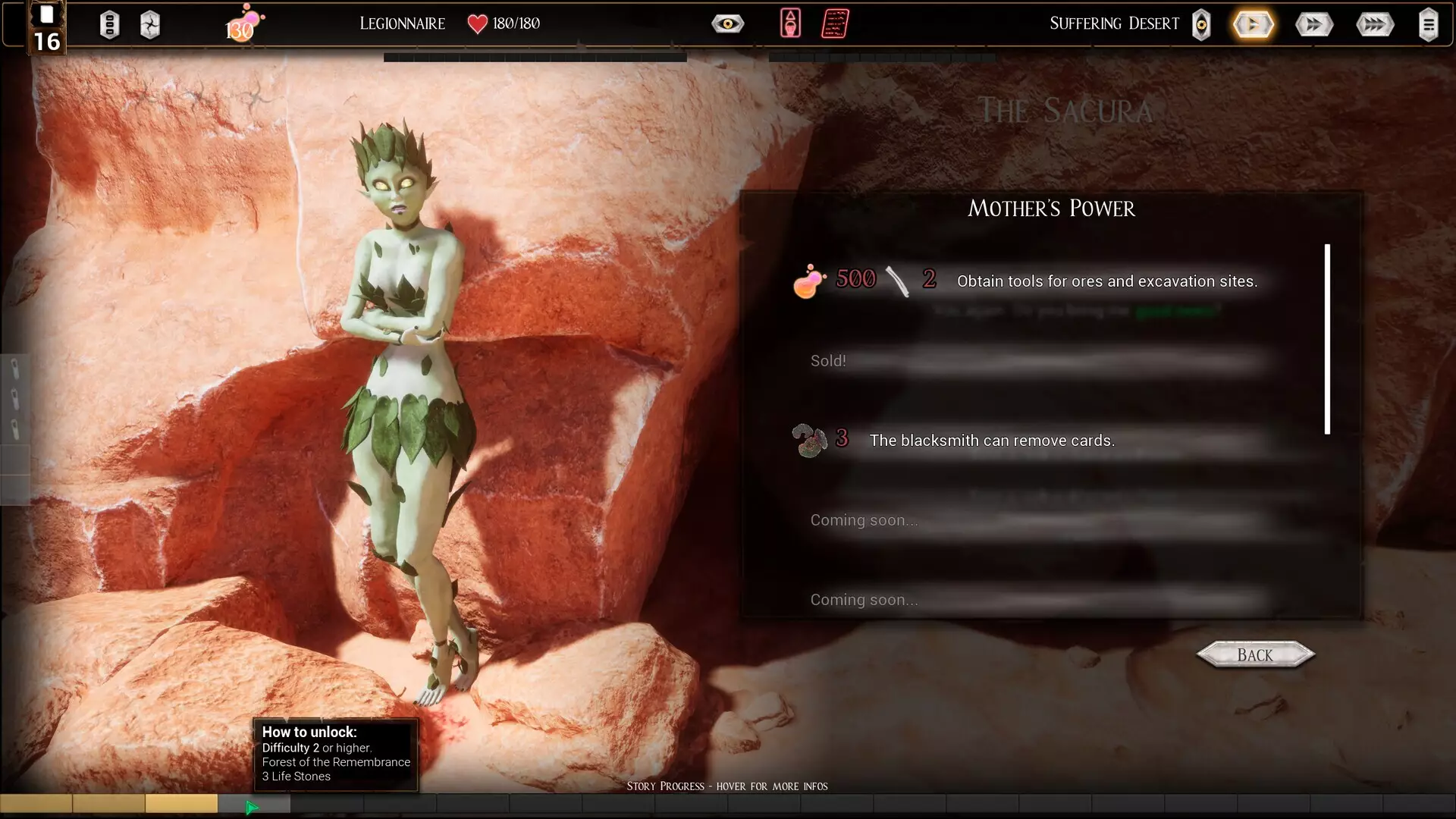Open the red character card icon
Viewport: 1456px width, 819px height.
point(790,24)
